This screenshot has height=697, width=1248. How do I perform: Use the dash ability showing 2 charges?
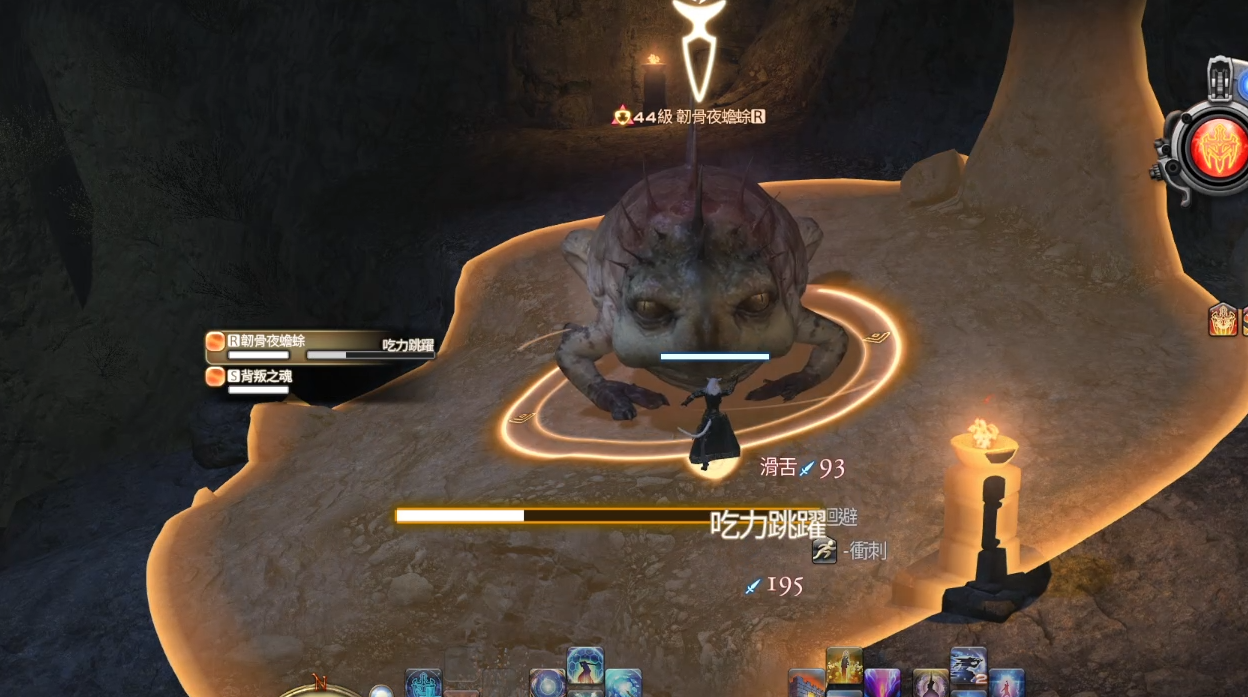click(968, 667)
